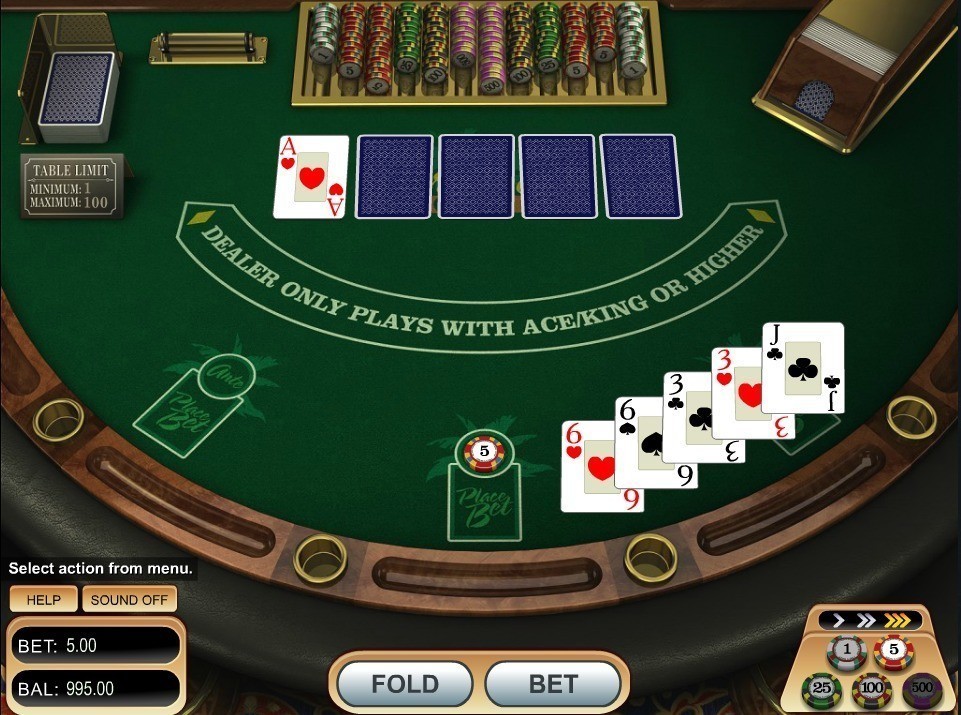Choose the red 5 chip
Screen dimensions: 961x715
coord(893,652)
